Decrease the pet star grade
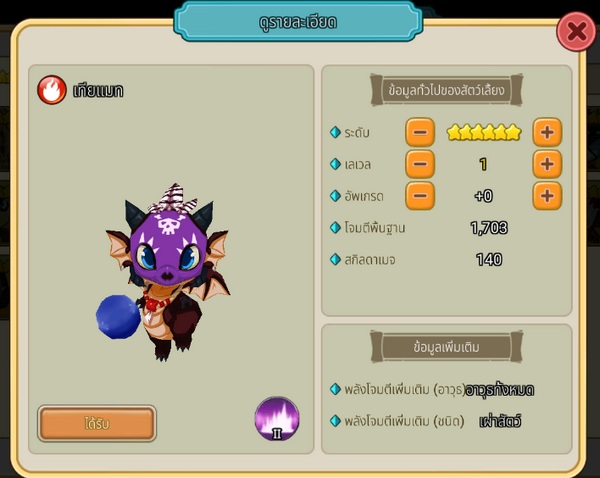The image size is (600, 478). [420, 132]
